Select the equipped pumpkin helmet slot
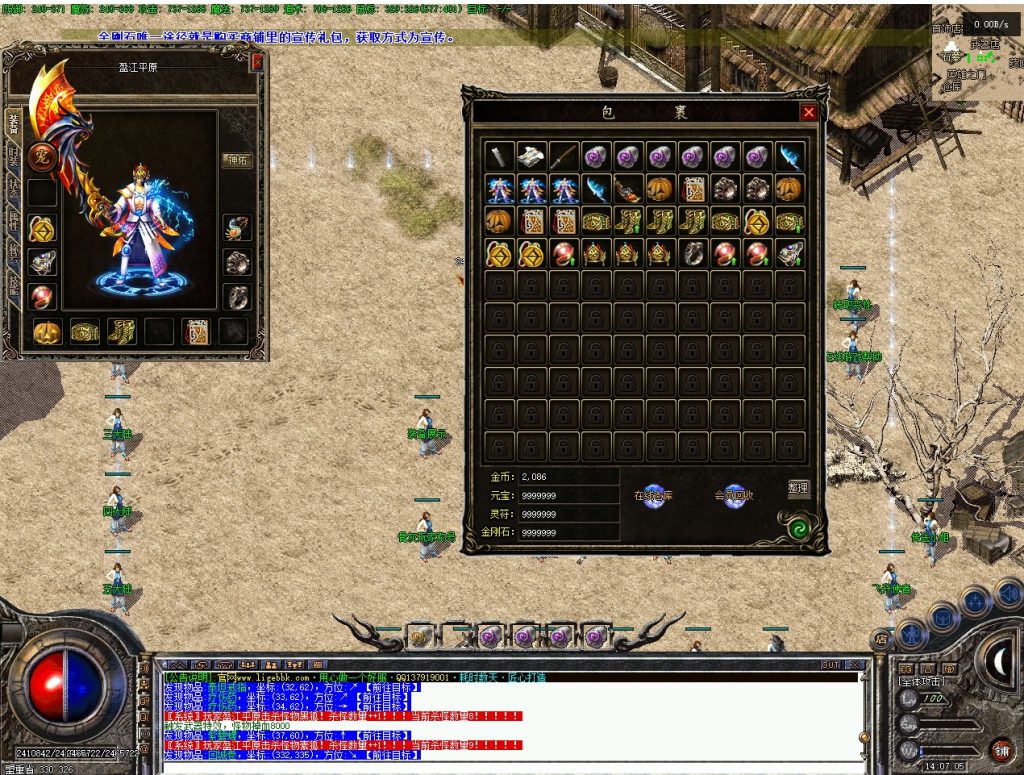The height and width of the screenshot is (775, 1024). point(46,332)
